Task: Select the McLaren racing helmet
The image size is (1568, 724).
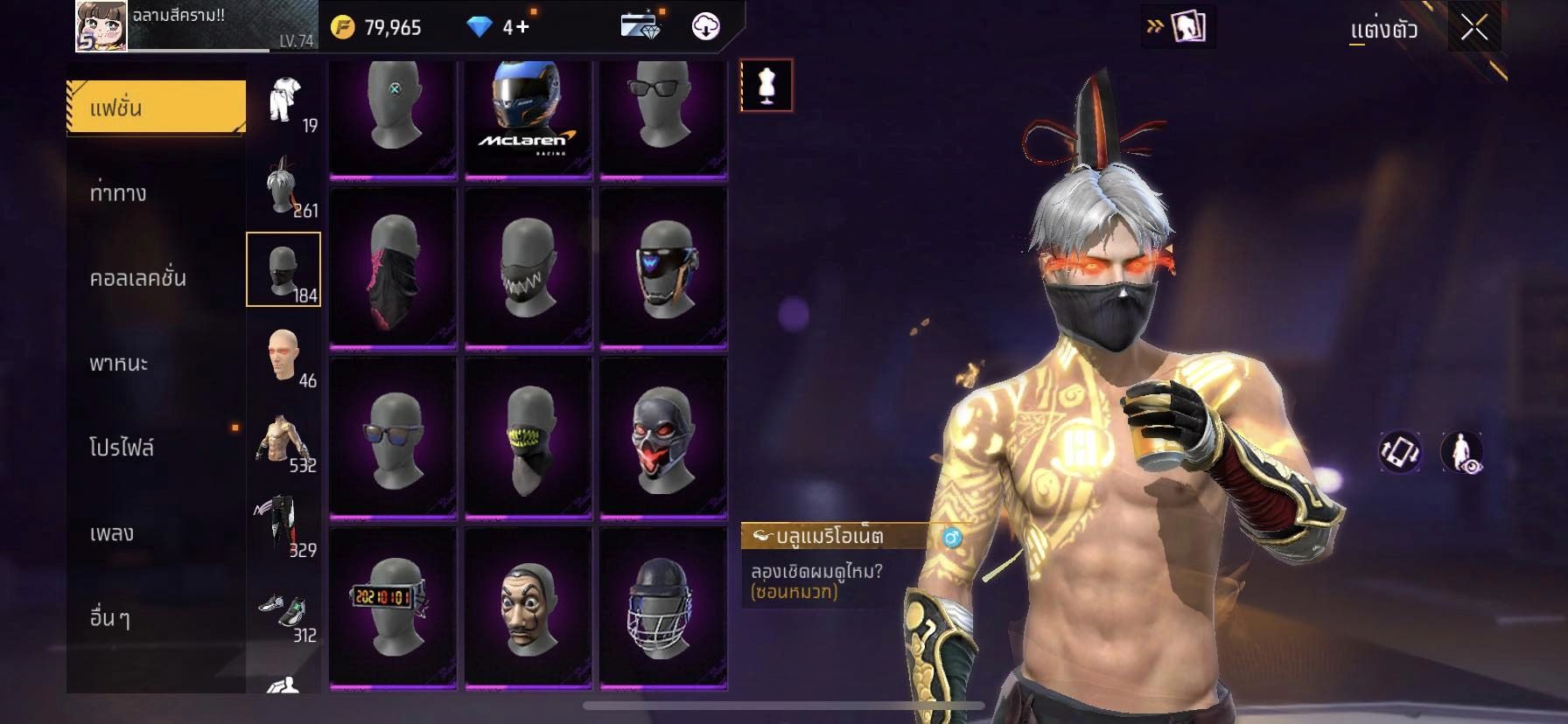Action: (x=528, y=118)
